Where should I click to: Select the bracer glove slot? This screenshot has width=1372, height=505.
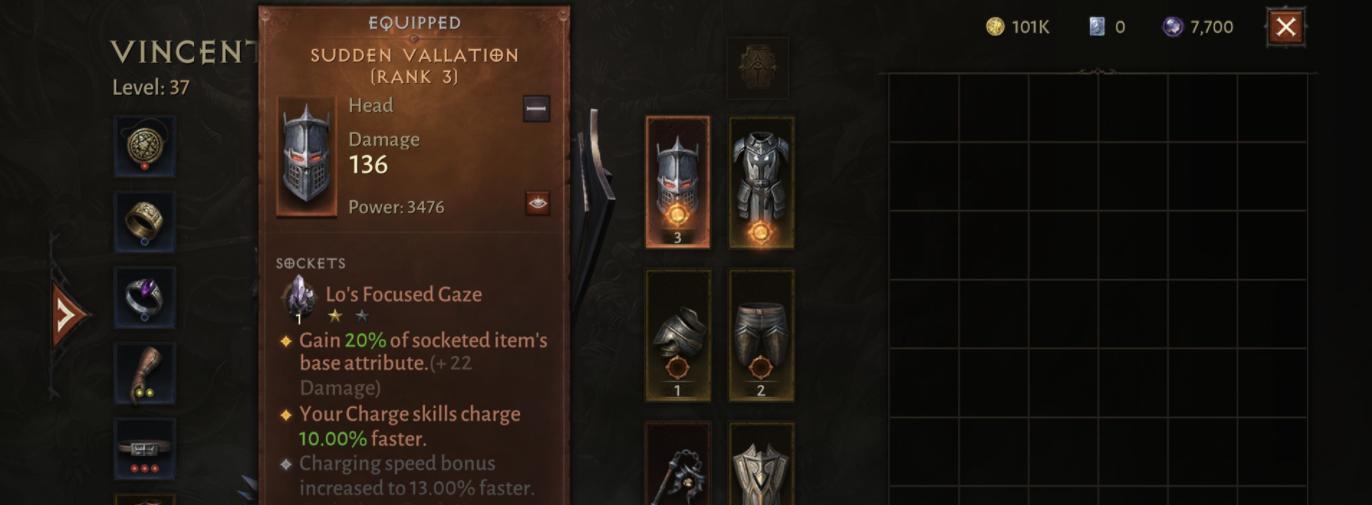145,373
